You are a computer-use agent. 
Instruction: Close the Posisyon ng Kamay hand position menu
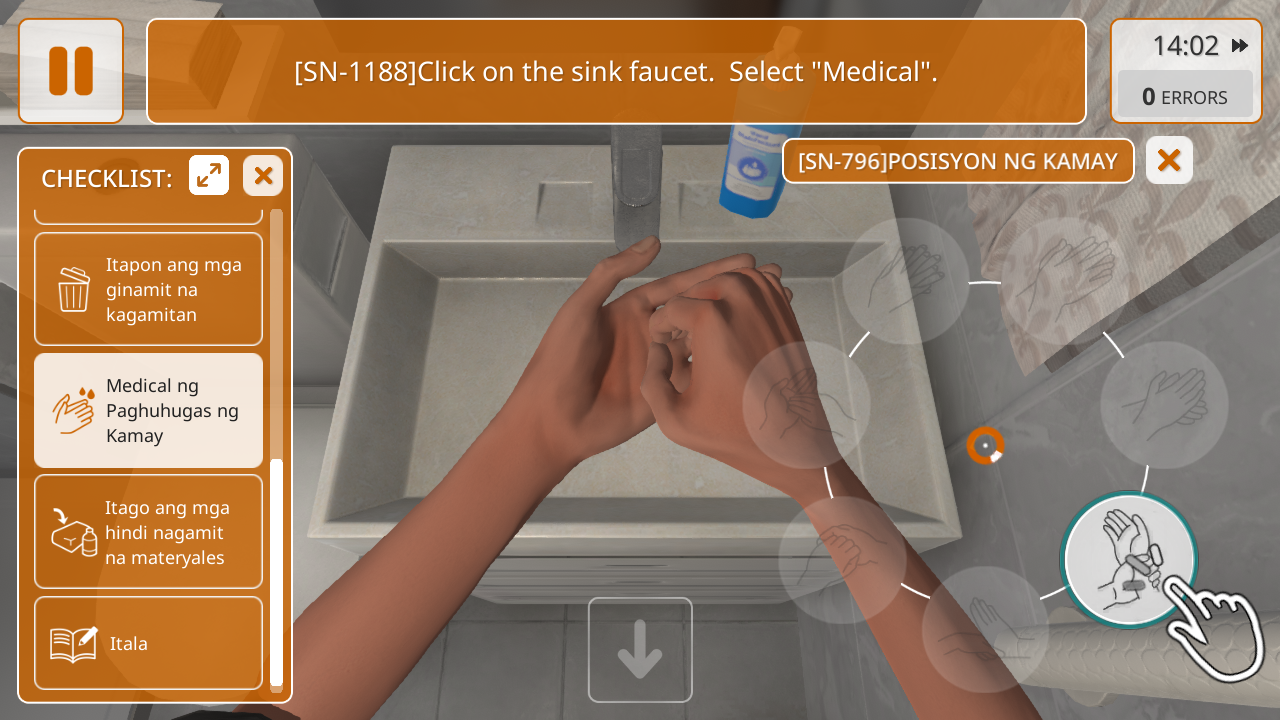click(1169, 161)
